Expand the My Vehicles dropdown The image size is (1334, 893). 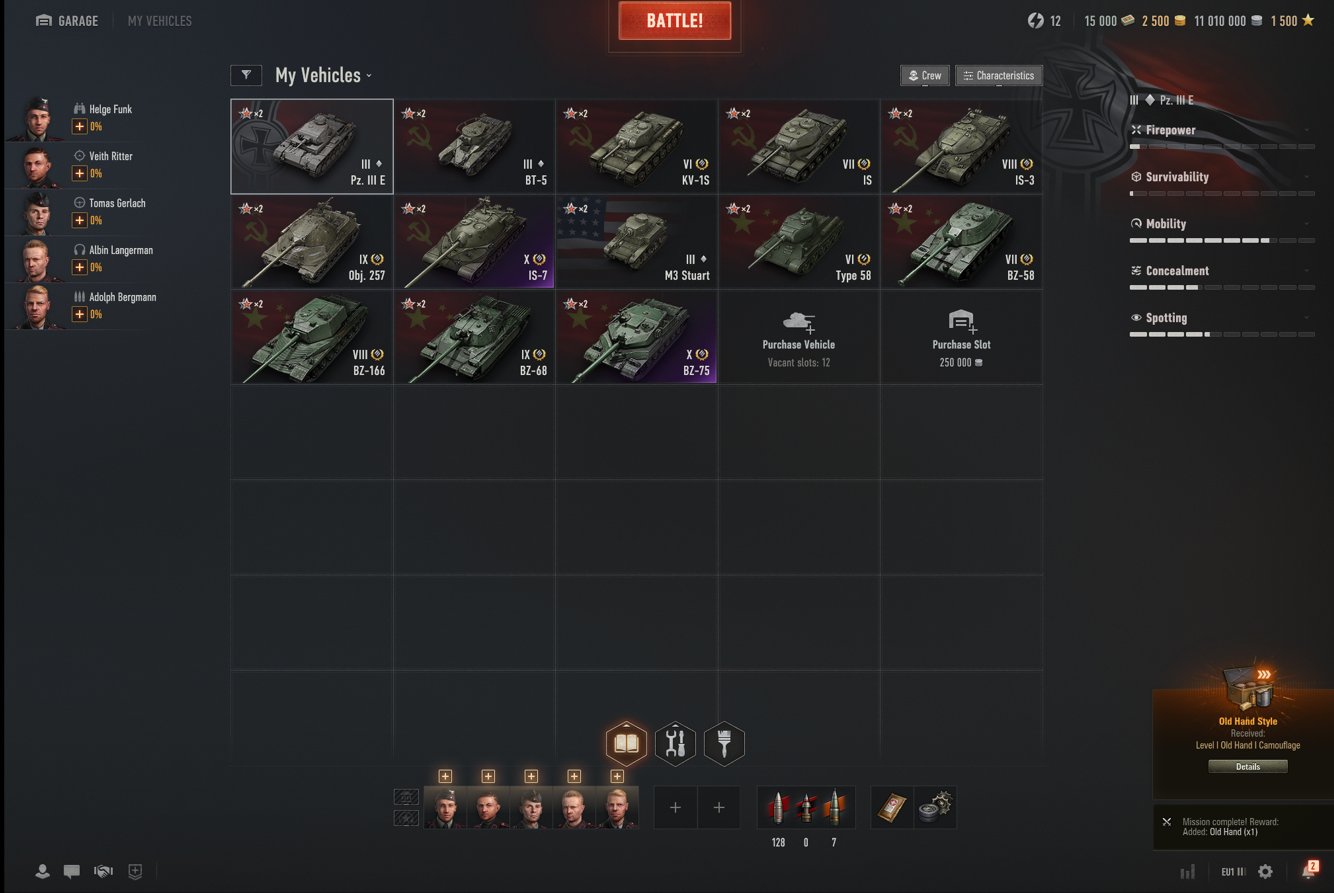coord(323,76)
